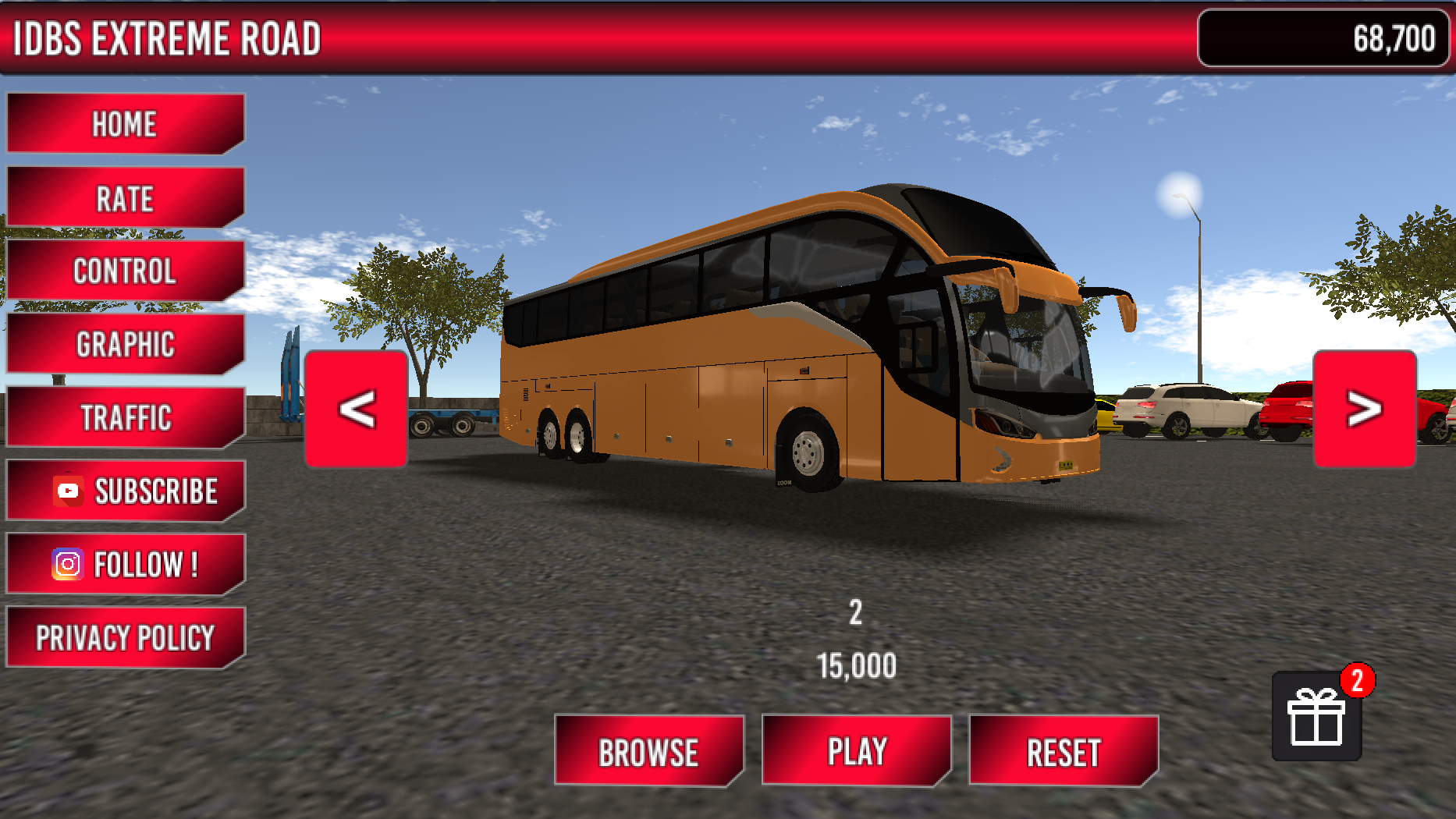The height and width of the screenshot is (819, 1456).
Task: View the Privacy Policy
Action: pos(125,636)
